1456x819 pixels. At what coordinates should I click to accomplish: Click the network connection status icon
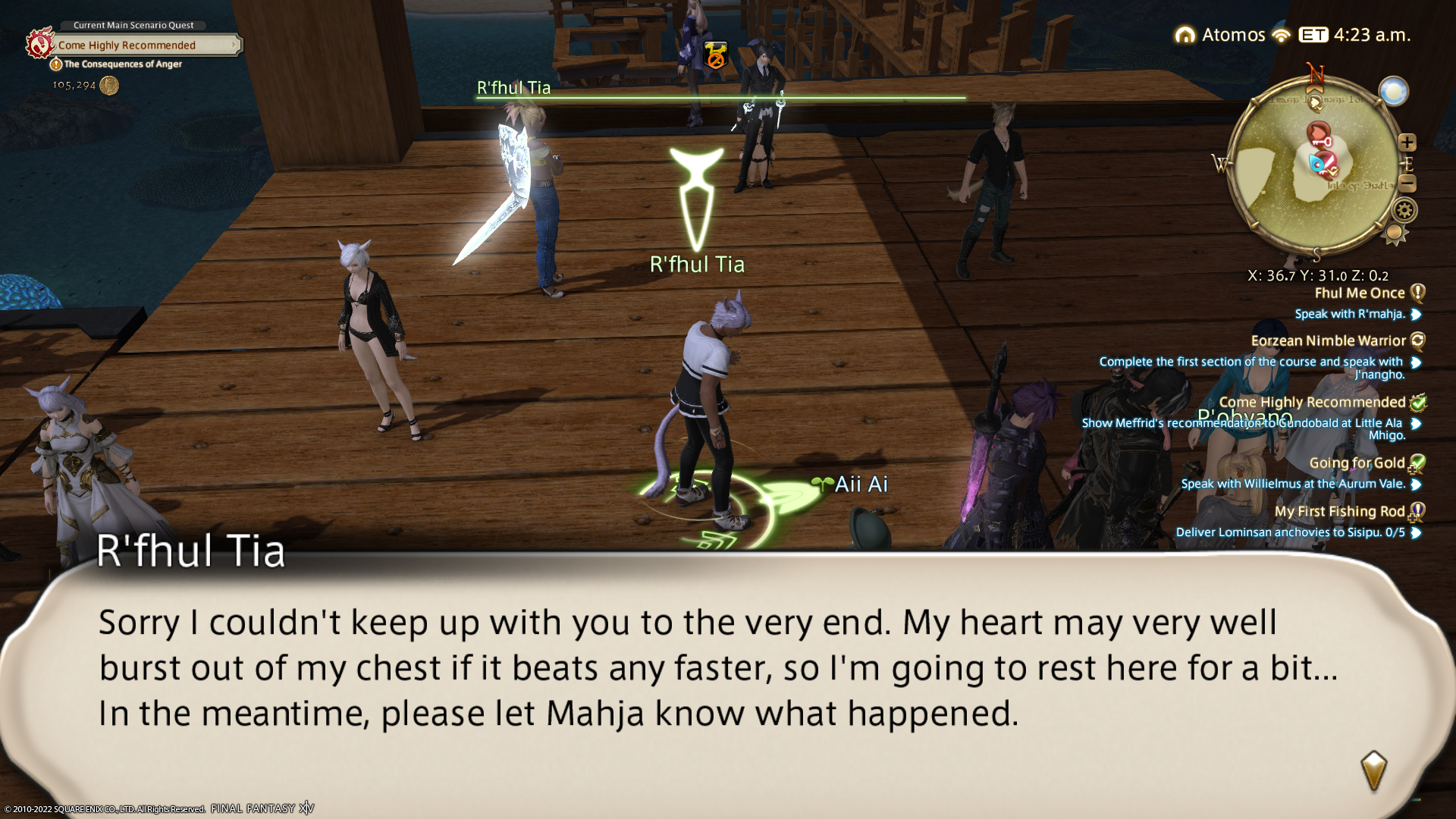(x=1282, y=36)
